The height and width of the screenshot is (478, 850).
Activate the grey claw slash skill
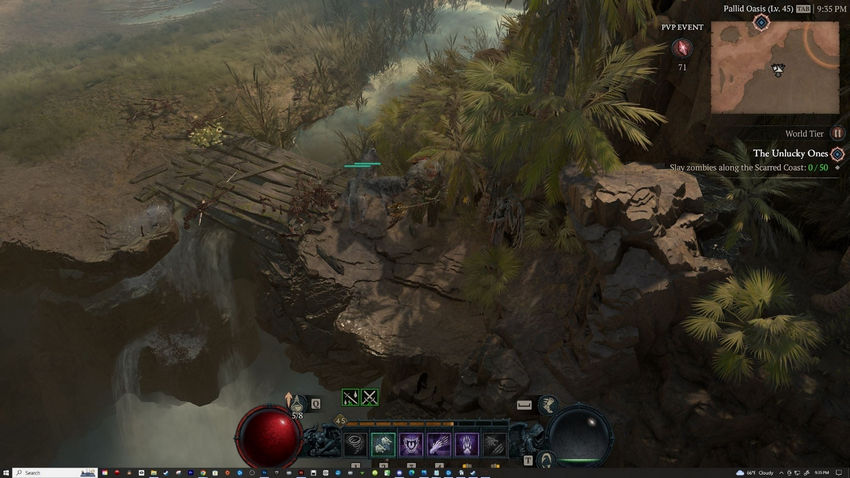[x=495, y=443]
